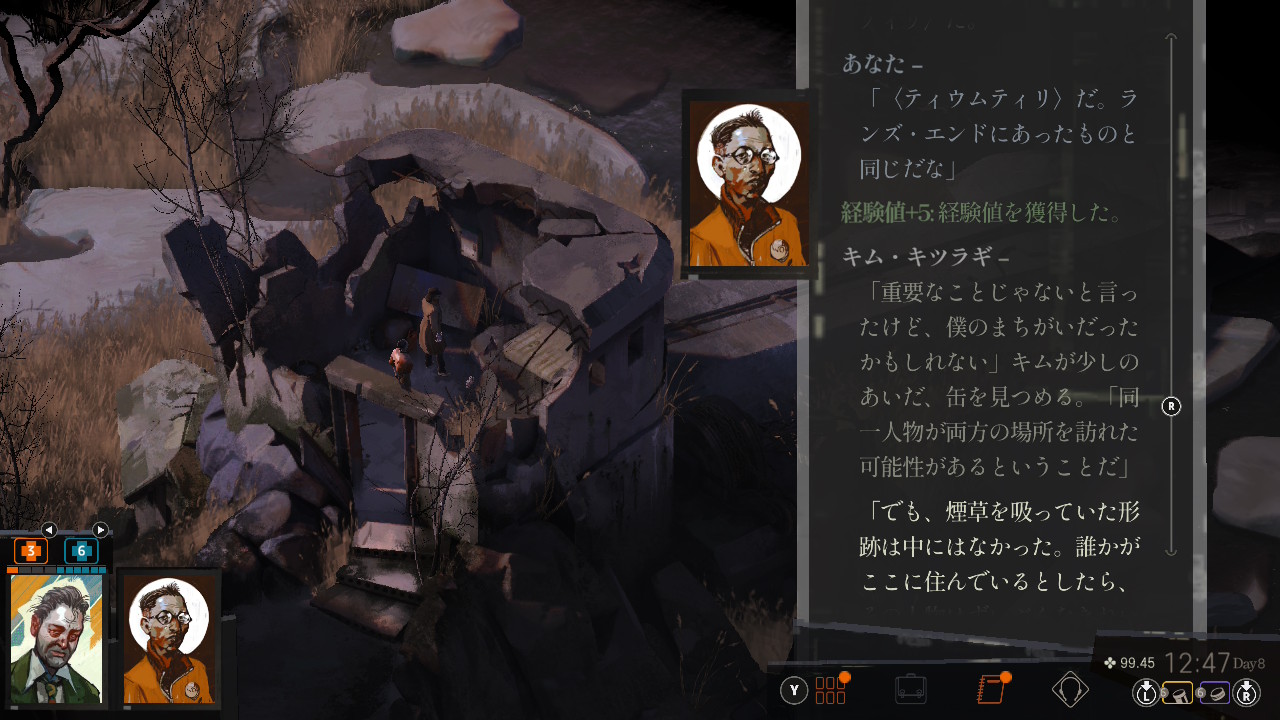
Task: Select the flashlight held-item slot
Action: tap(1178, 692)
